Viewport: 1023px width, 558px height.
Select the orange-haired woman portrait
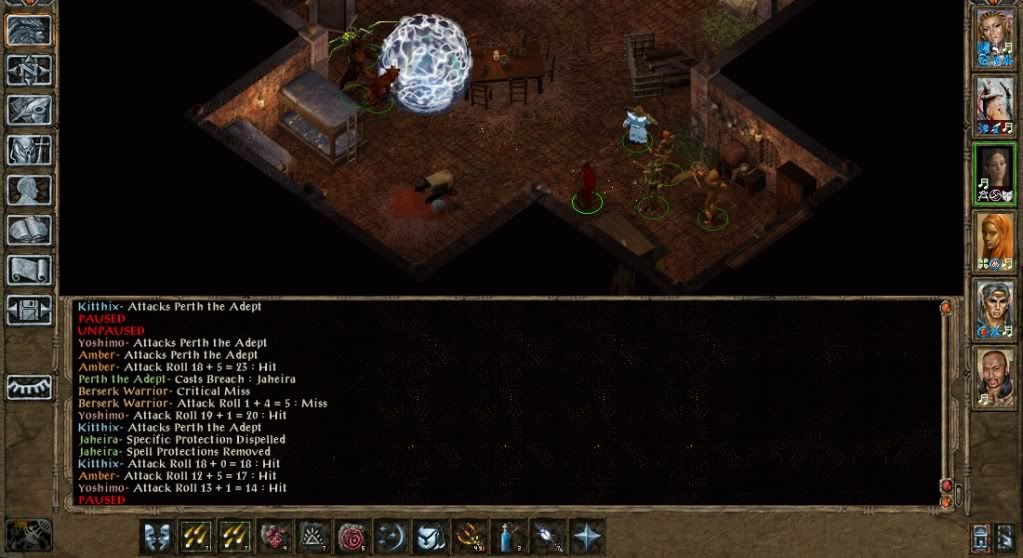pyautogui.click(x=994, y=240)
